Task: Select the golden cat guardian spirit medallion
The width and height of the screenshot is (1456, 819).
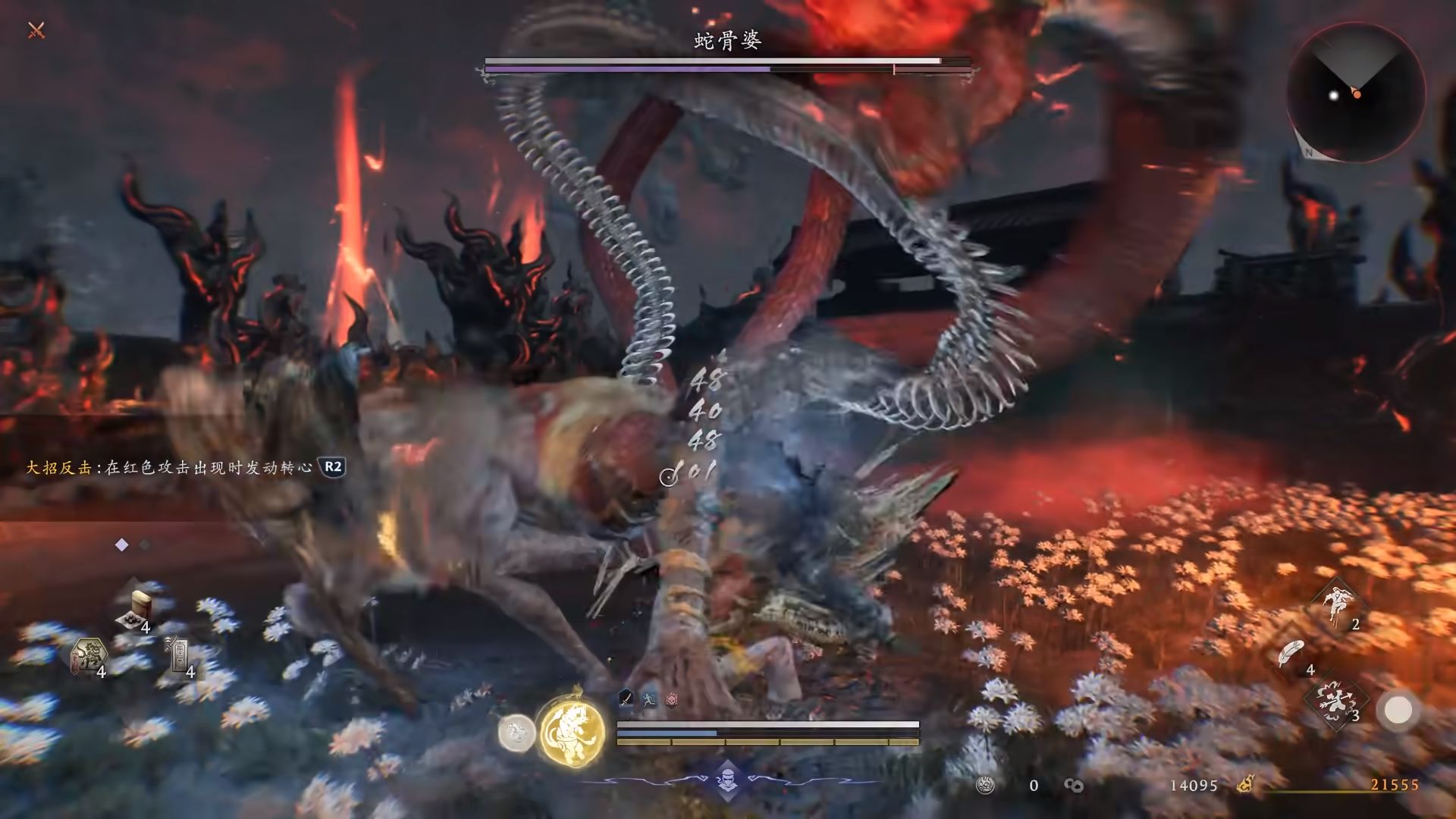Action: pos(573,731)
